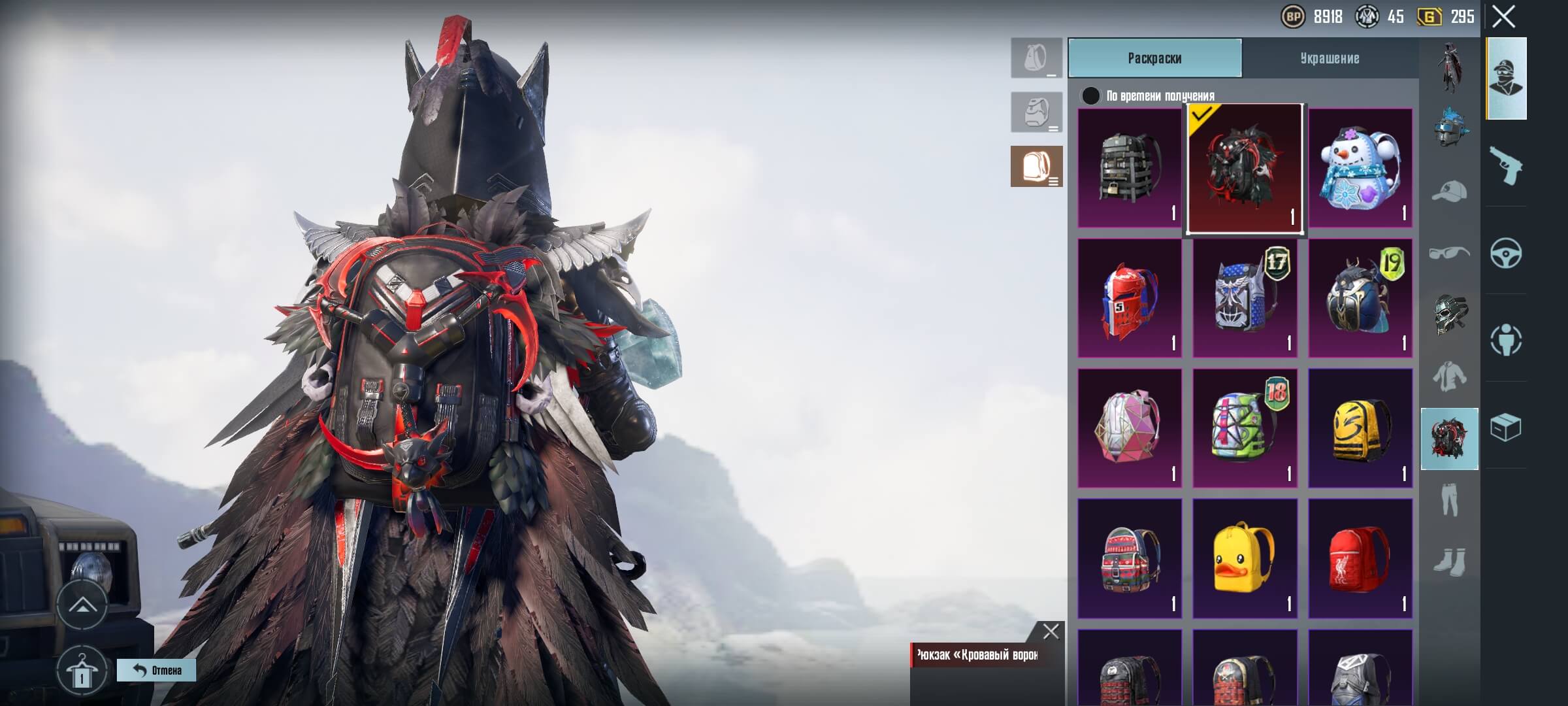Open the crate box inventory category
The height and width of the screenshot is (706, 1568).
[1506, 428]
